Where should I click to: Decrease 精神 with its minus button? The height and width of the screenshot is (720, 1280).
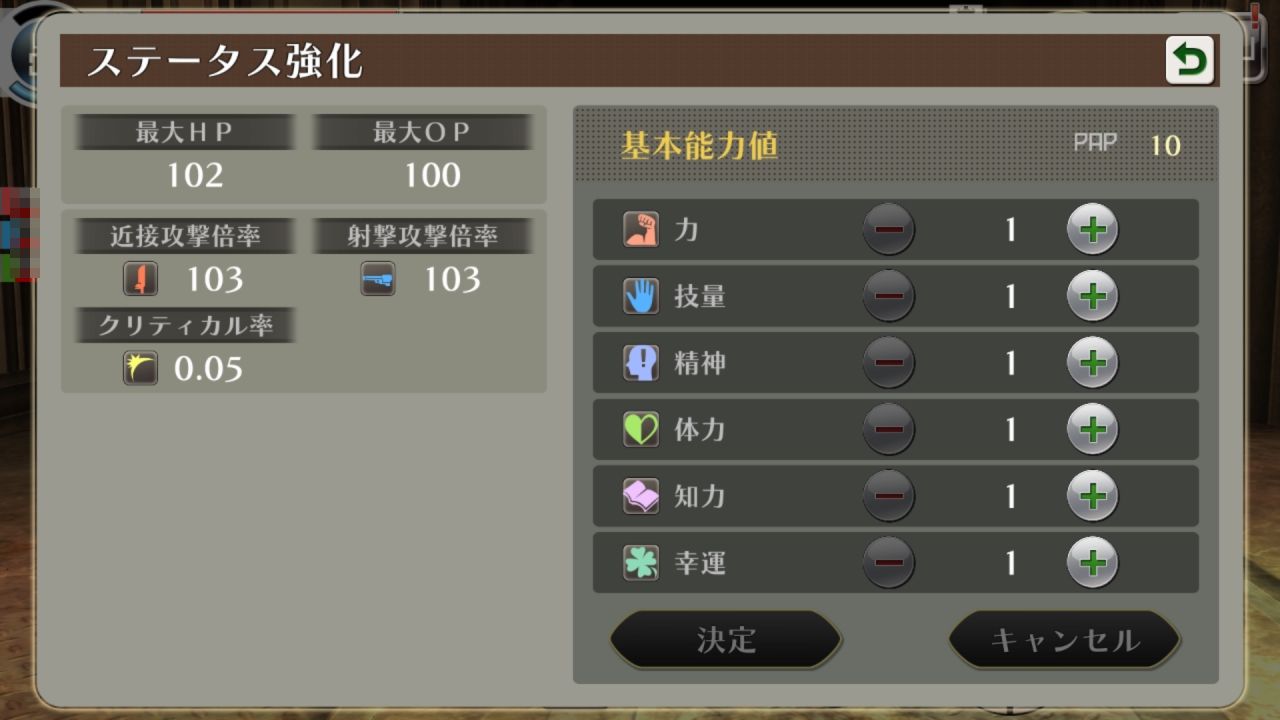click(x=889, y=363)
